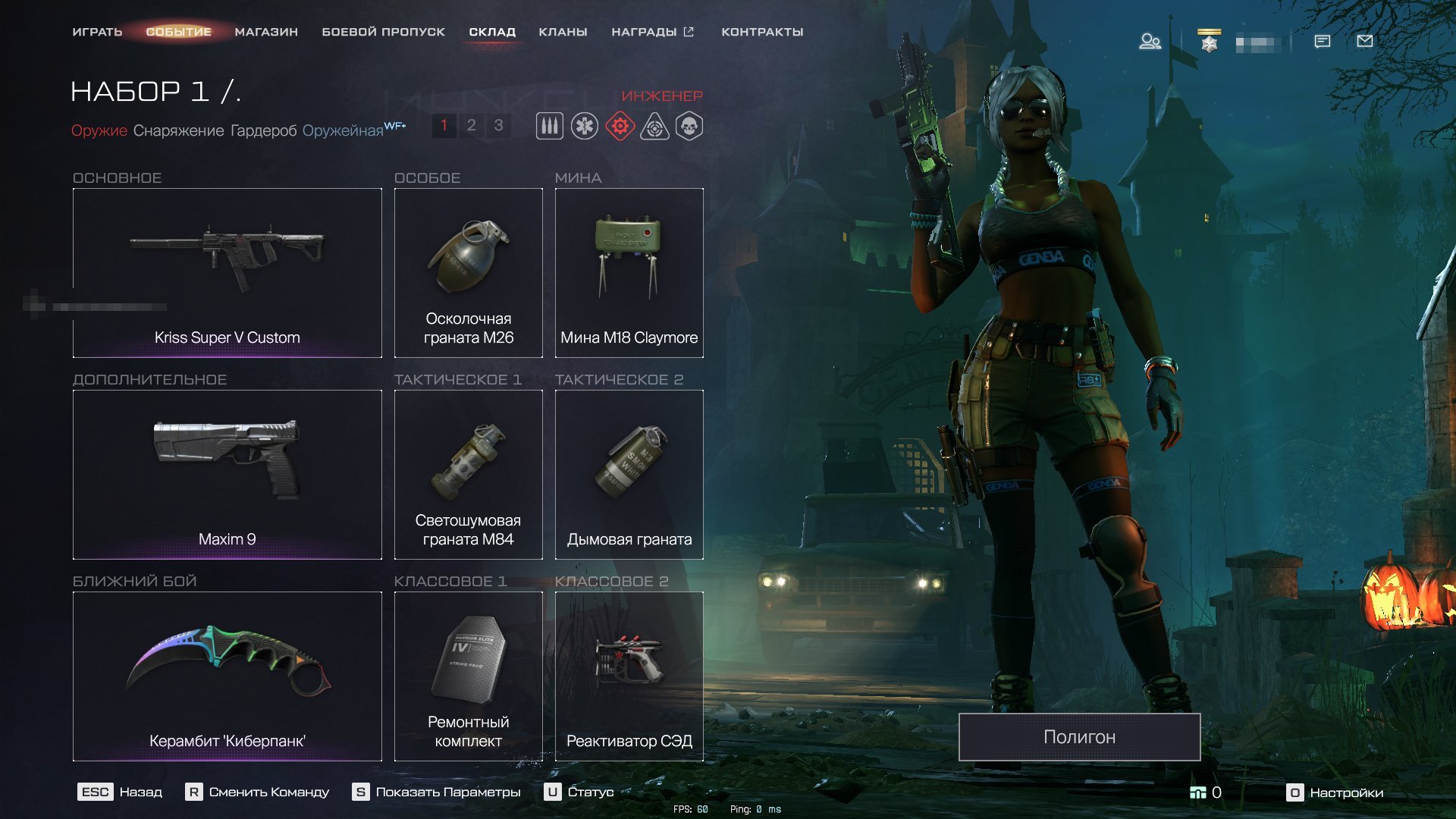Open the Магазин shop menu
The height and width of the screenshot is (819, 1456).
(266, 32)
